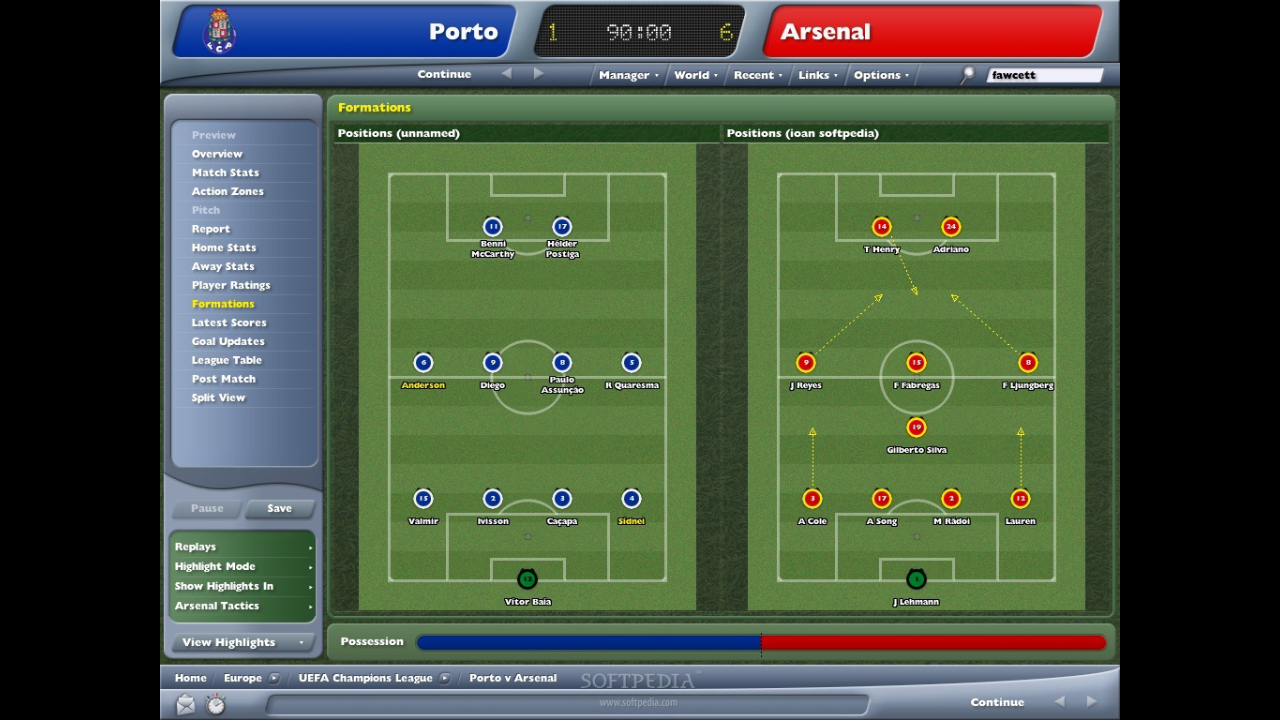
Task: Click the search box containing fawcett
Action: tap(1044, 75)
